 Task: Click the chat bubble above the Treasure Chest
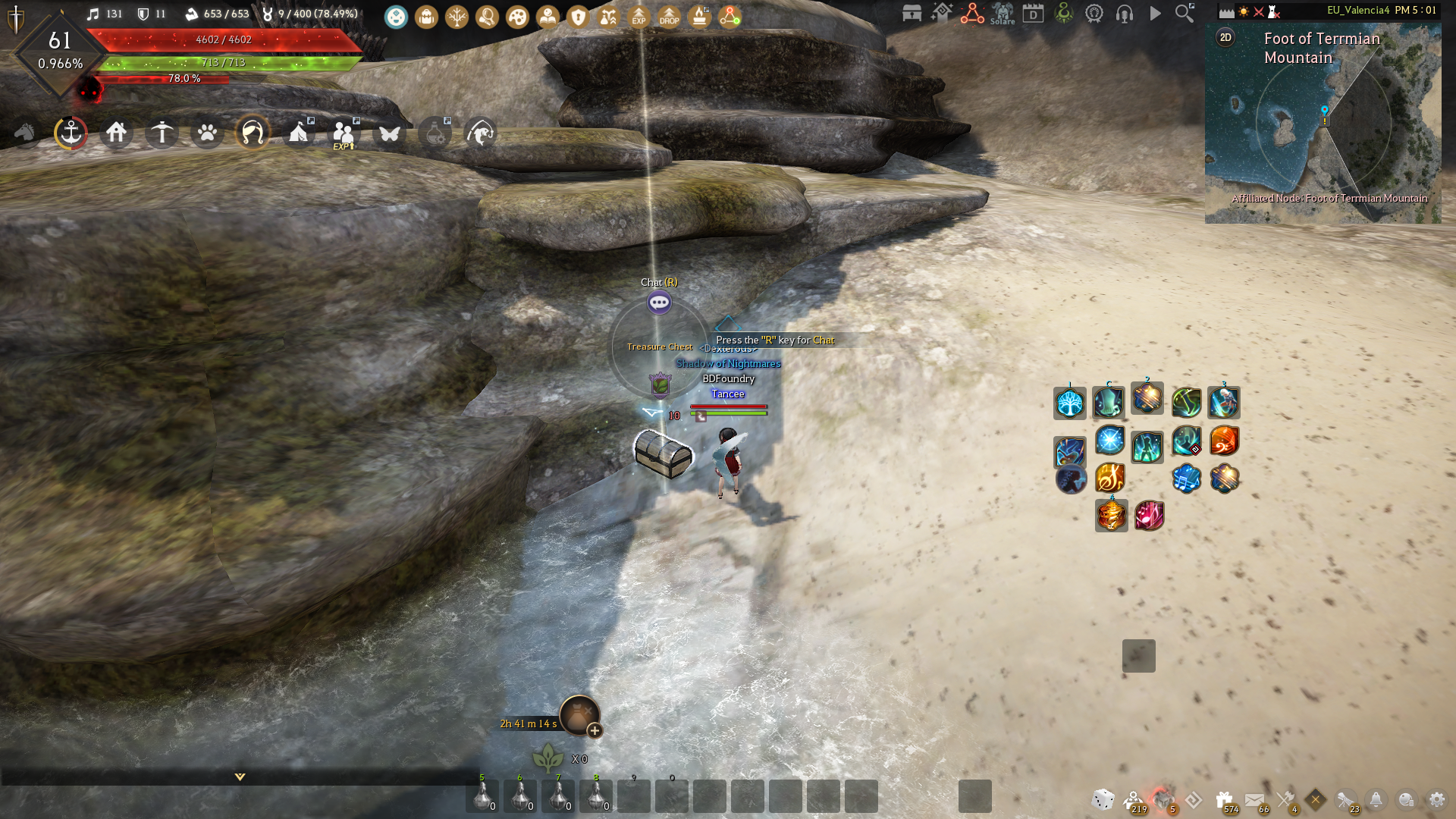point(659,302)
